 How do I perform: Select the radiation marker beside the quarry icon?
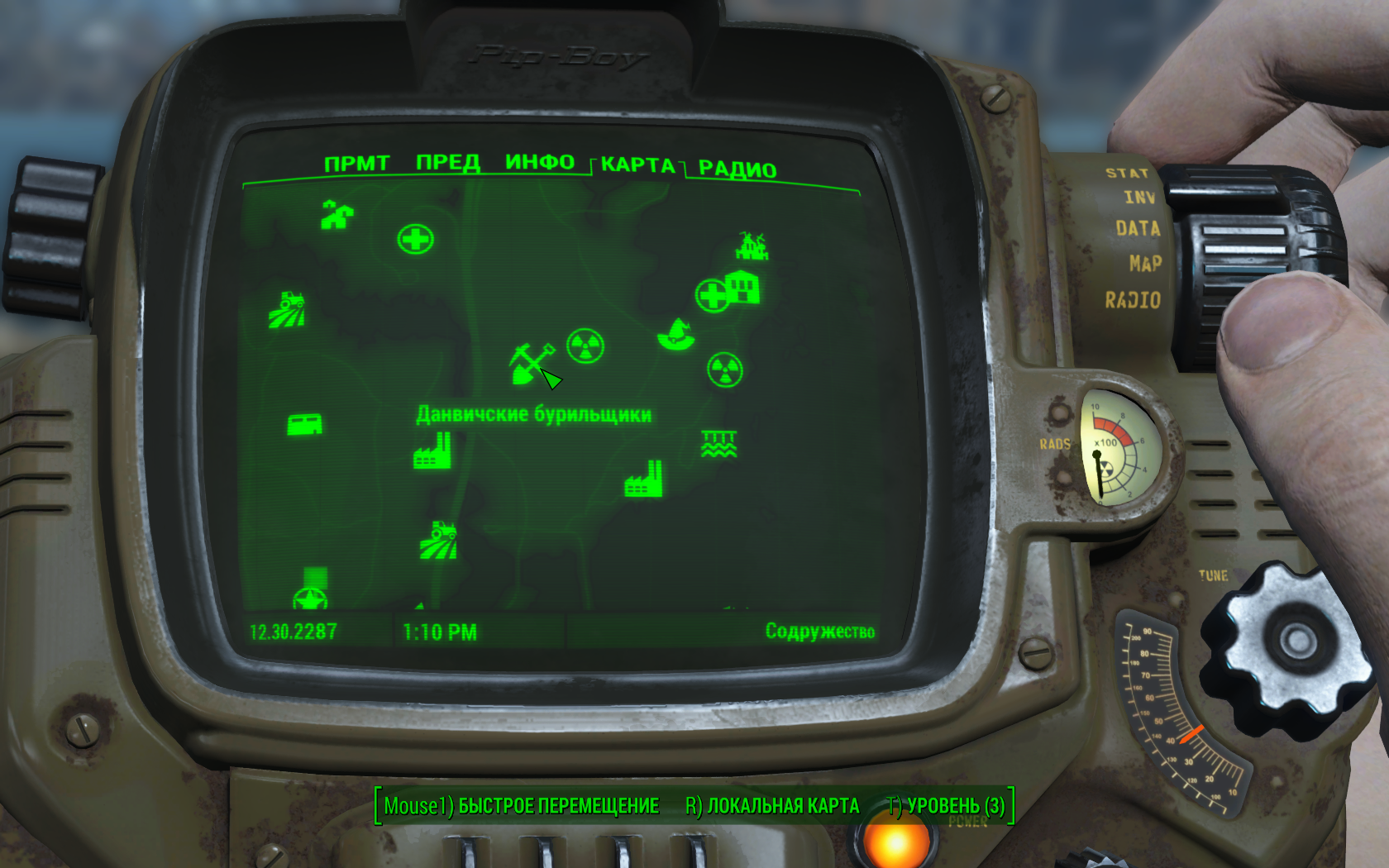585,346
